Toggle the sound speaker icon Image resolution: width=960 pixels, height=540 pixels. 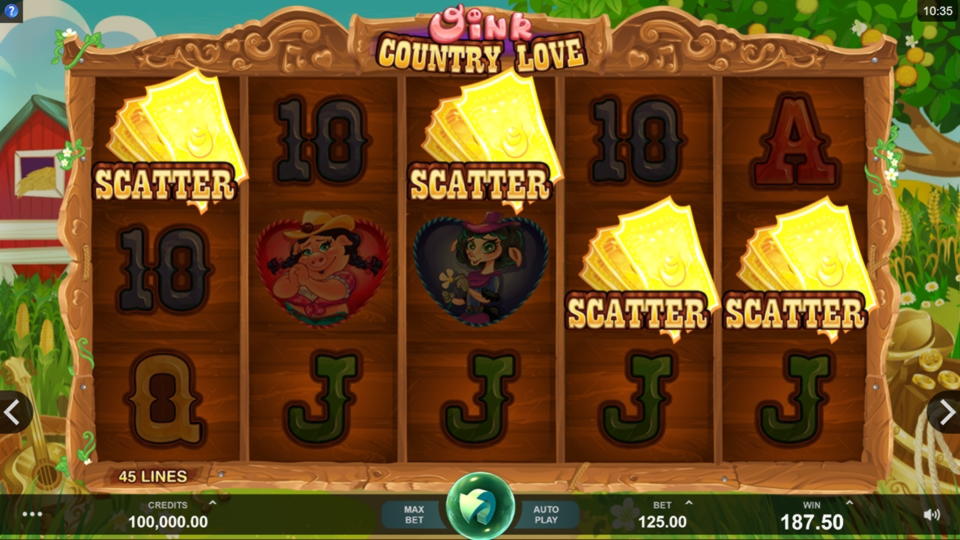tap(931, 514)
